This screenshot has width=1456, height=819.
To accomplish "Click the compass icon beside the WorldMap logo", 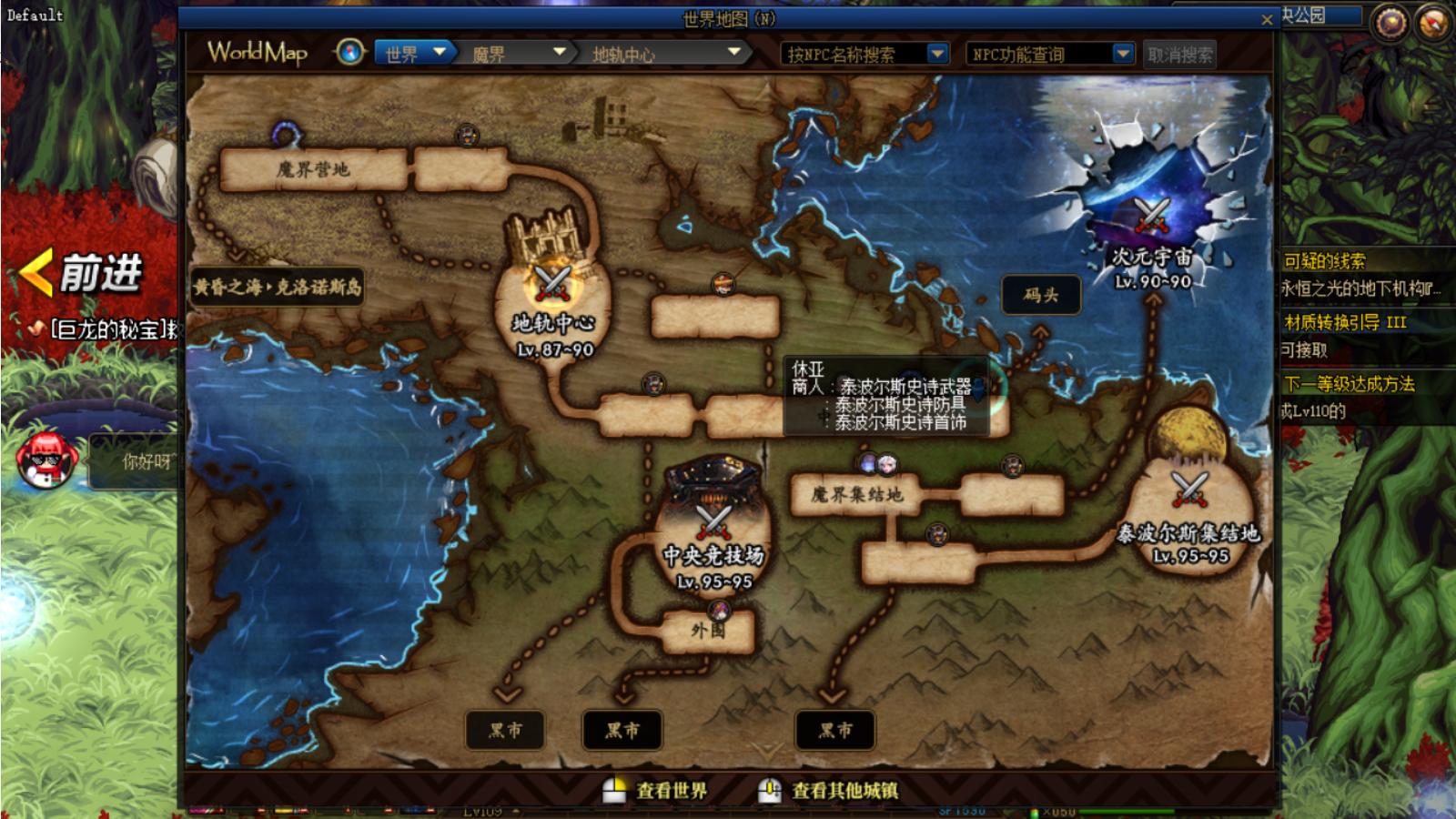I will [349, 53].
